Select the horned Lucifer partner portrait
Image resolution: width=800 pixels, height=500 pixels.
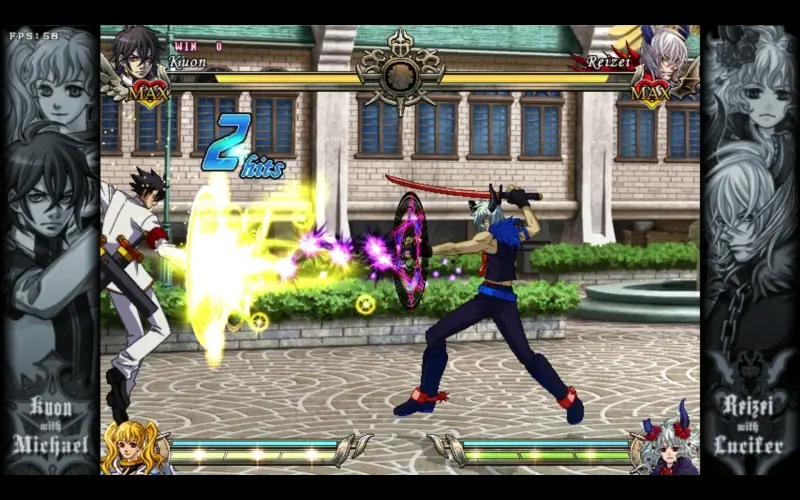pyautogui.click(x=669, y=448)
